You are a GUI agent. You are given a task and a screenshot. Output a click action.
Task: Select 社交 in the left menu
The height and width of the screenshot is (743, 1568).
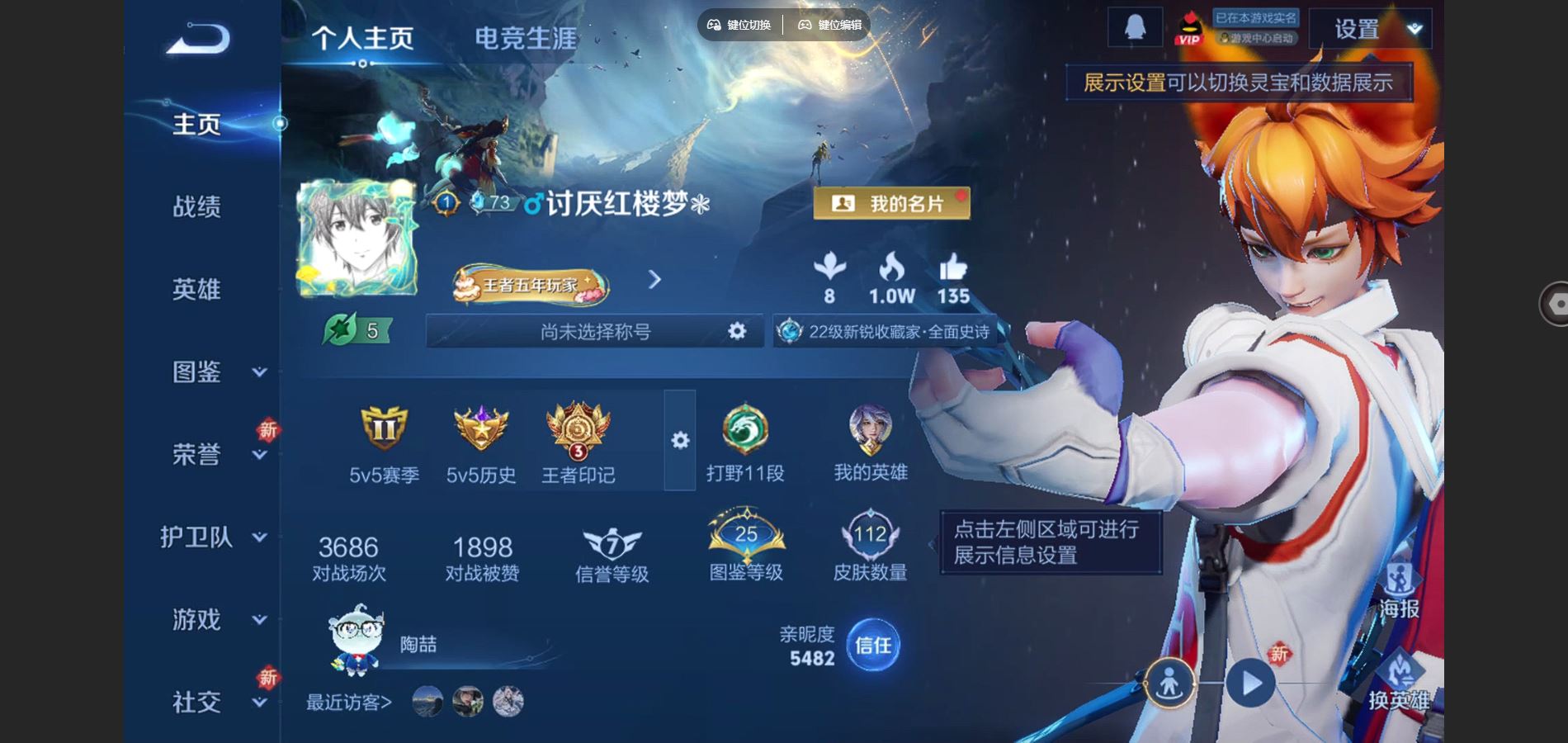tap(198, 702)
